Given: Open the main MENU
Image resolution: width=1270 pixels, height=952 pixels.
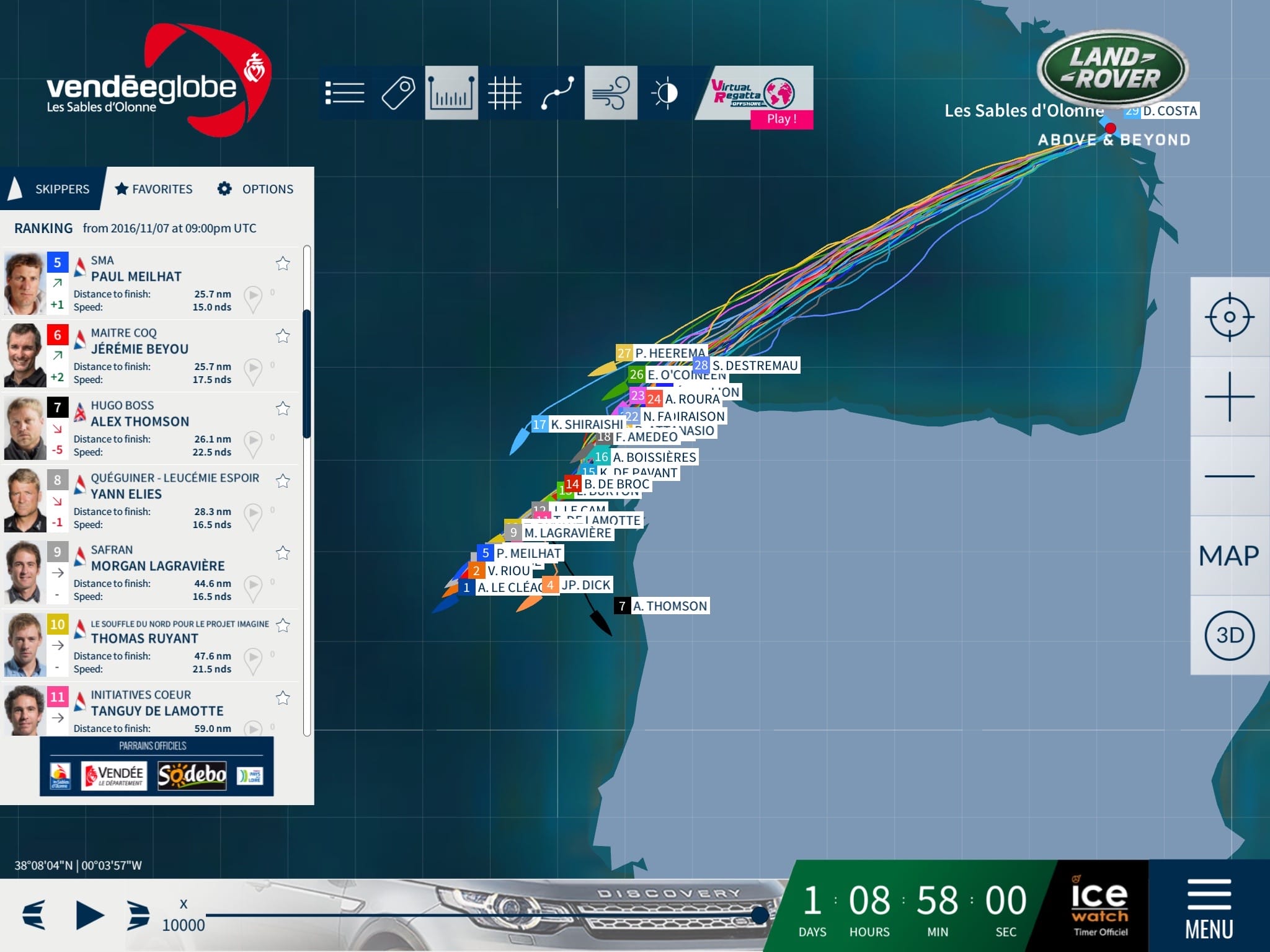Looking at the screenshot, I should point(1209,907).
